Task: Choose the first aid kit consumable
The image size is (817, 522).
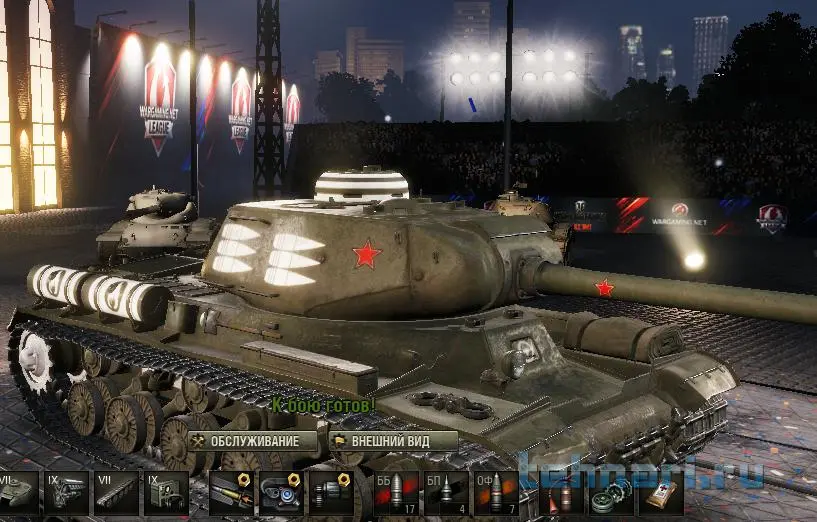Action: tap(658, 494)
